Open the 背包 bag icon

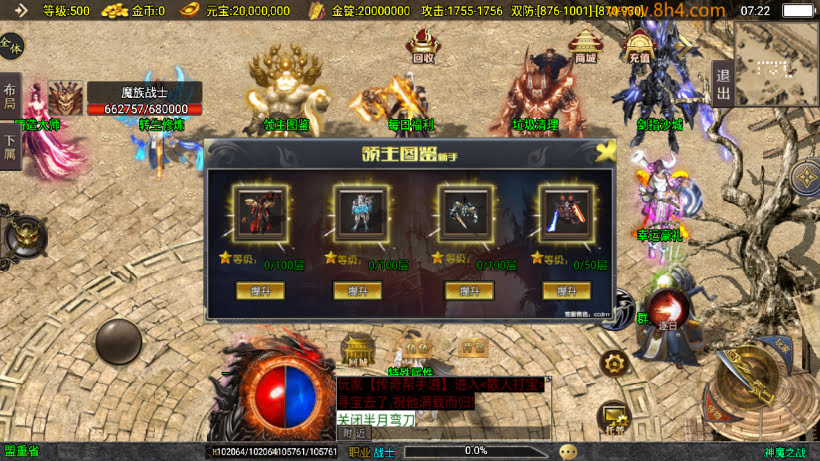[474, 346]
